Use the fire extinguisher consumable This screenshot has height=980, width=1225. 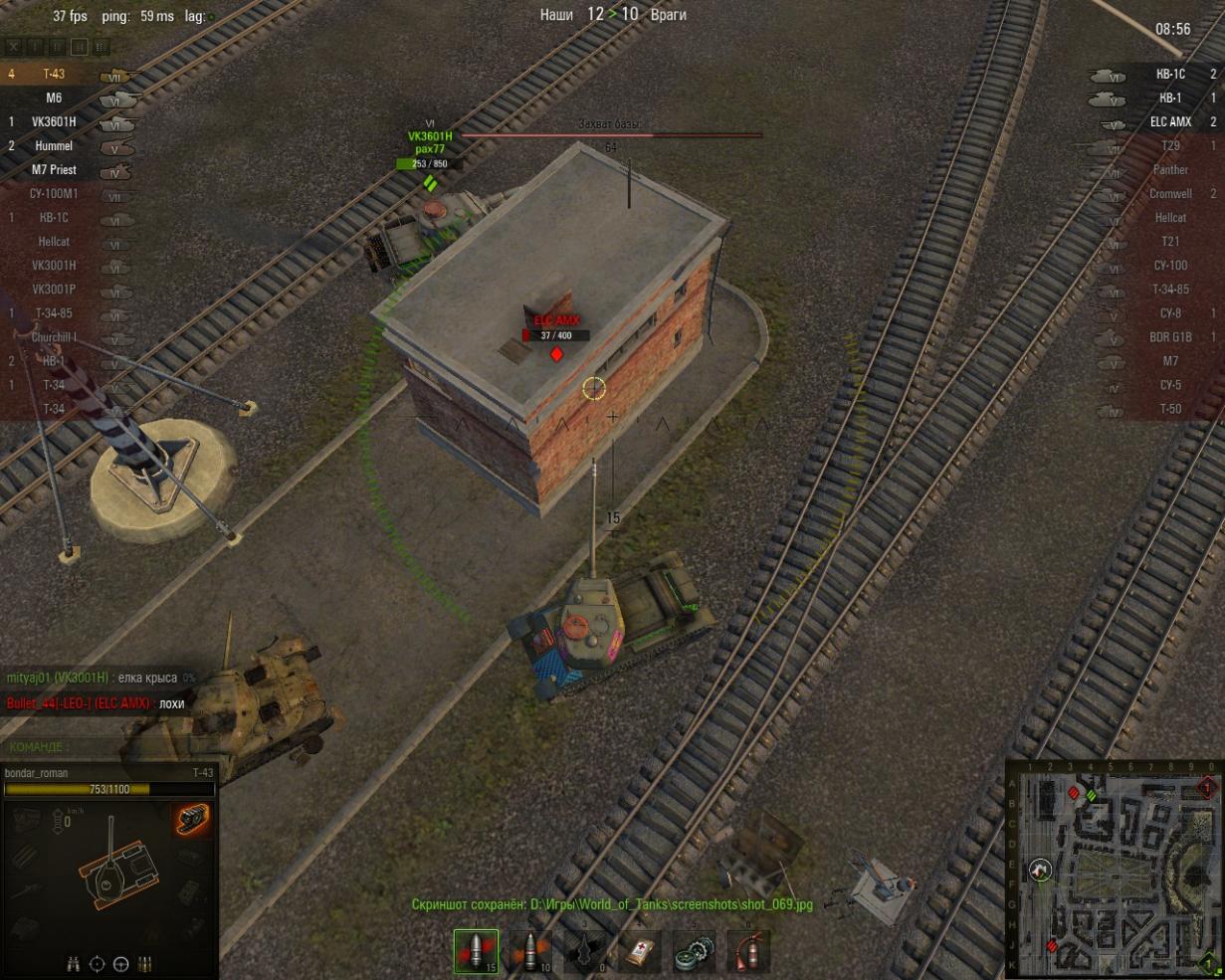[741, 951]
